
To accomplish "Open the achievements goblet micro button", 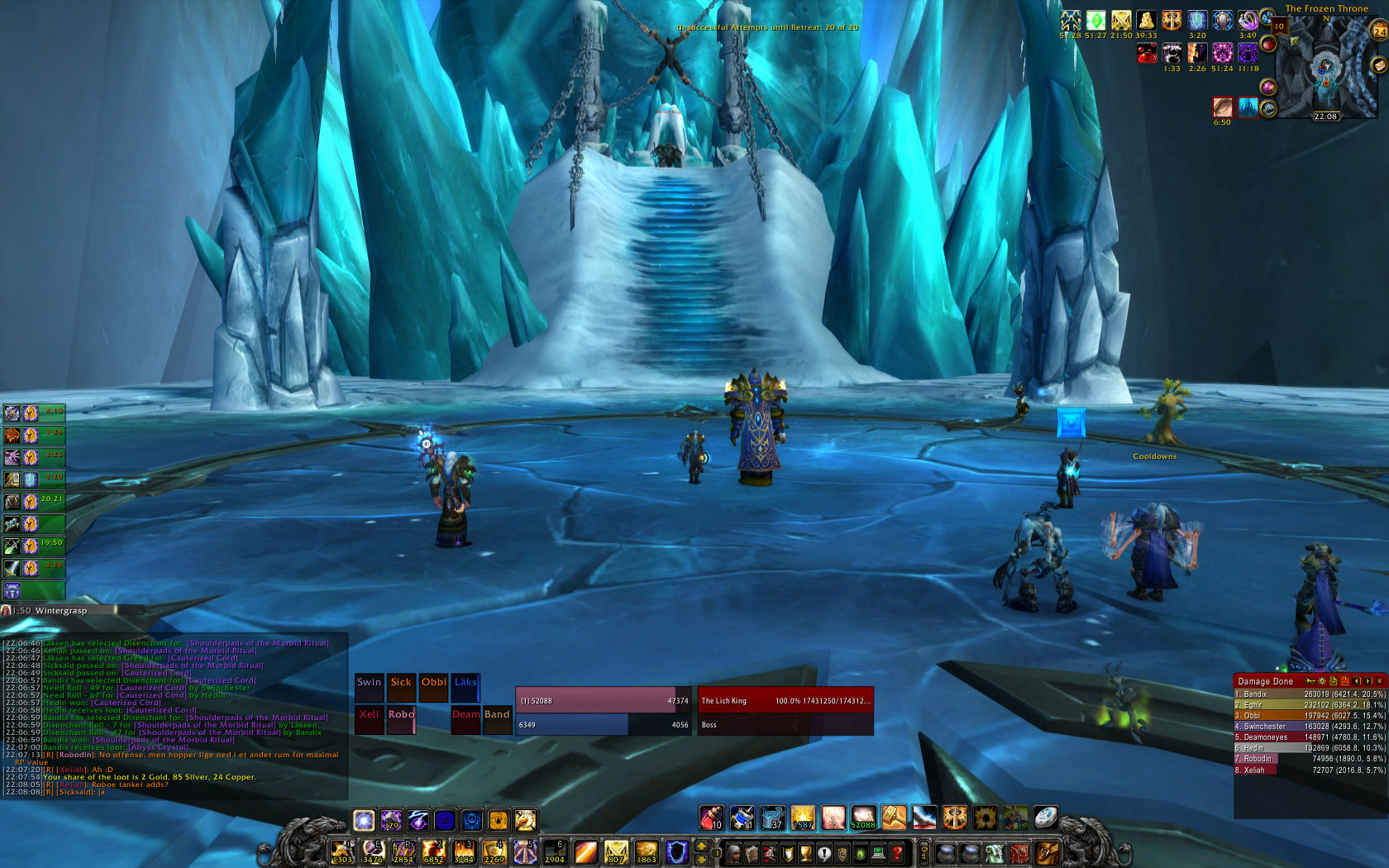I will click(x=806, y=853).
